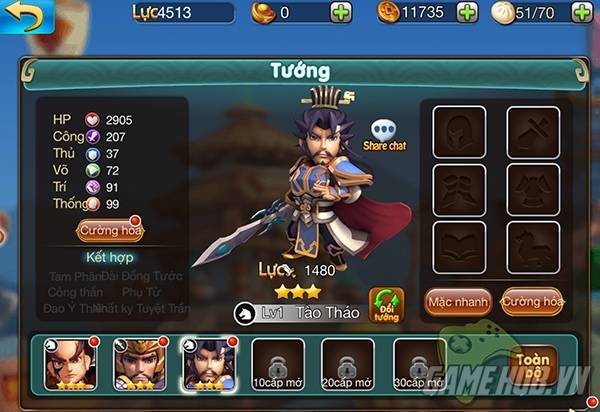Viewport: 600px width, 412px height.
Task: Tap Cường hóa beside Mặc nhanh
Action: (532, 301)
